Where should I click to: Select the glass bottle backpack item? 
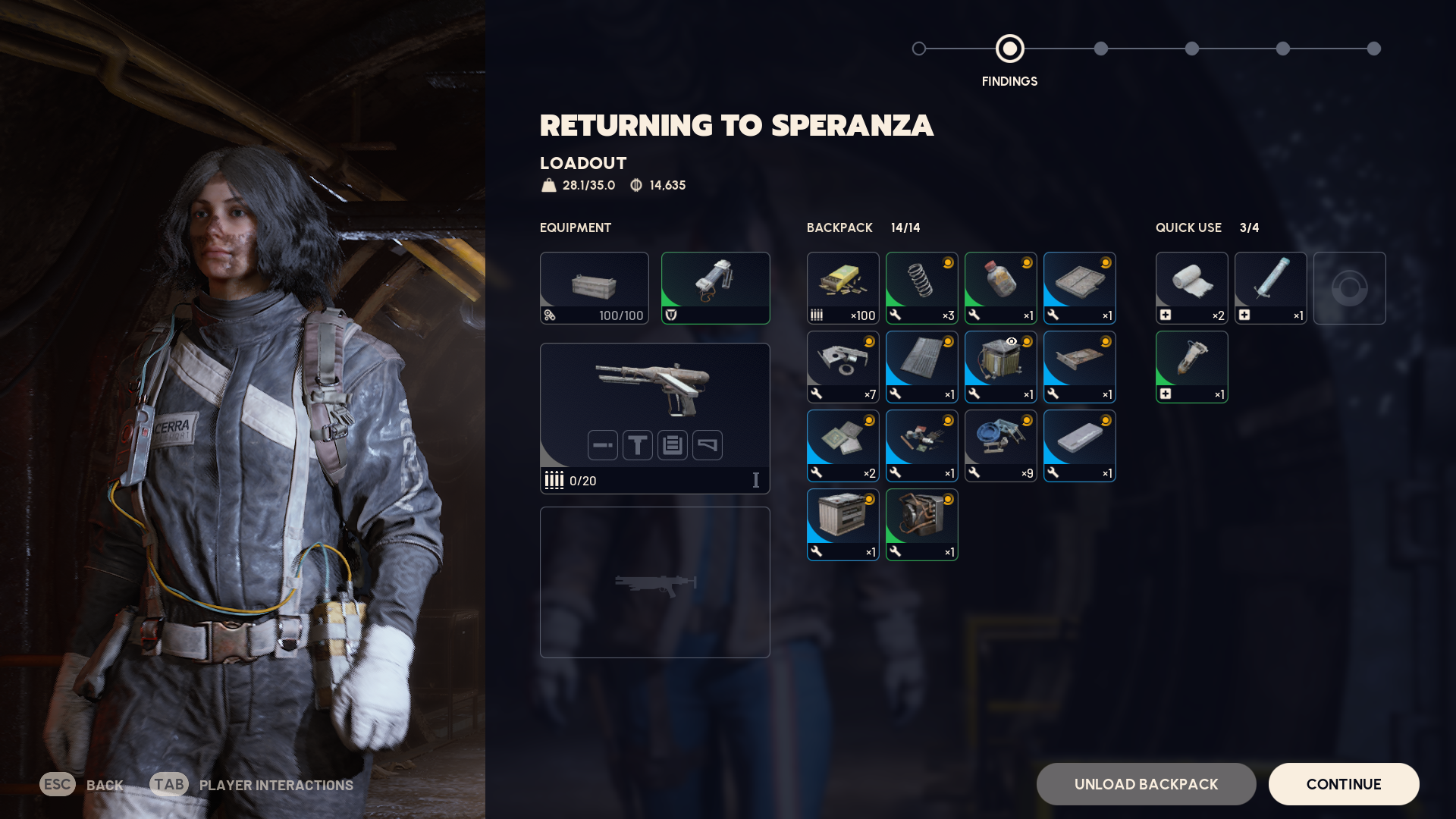tap(1000, 288)
